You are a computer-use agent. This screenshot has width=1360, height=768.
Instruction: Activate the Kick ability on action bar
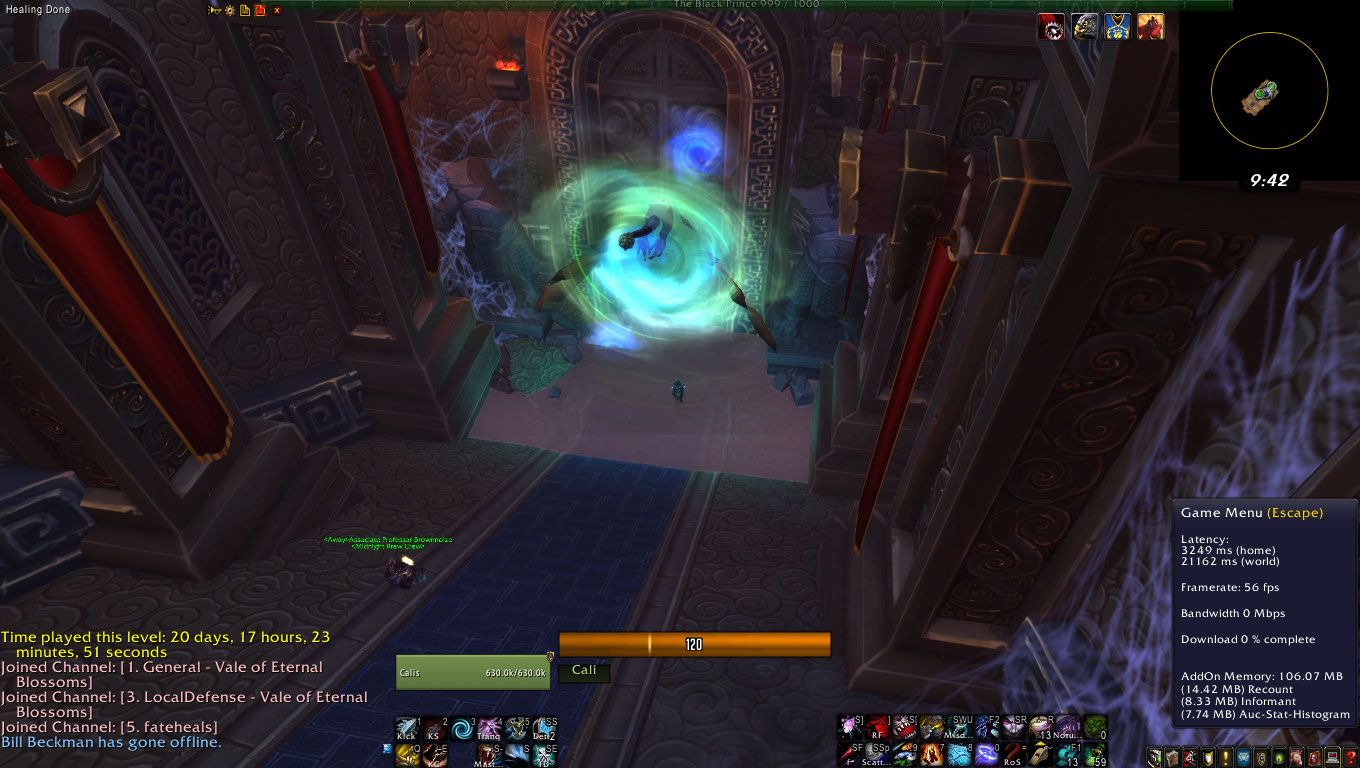(x=406, y=729)
